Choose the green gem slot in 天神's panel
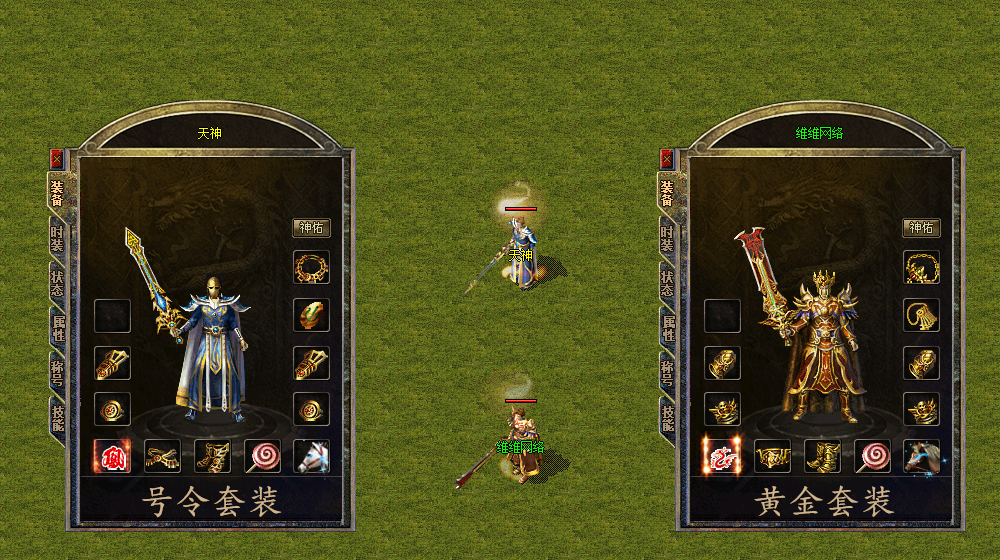This screenshot has height=560, width=1000. 311,315
